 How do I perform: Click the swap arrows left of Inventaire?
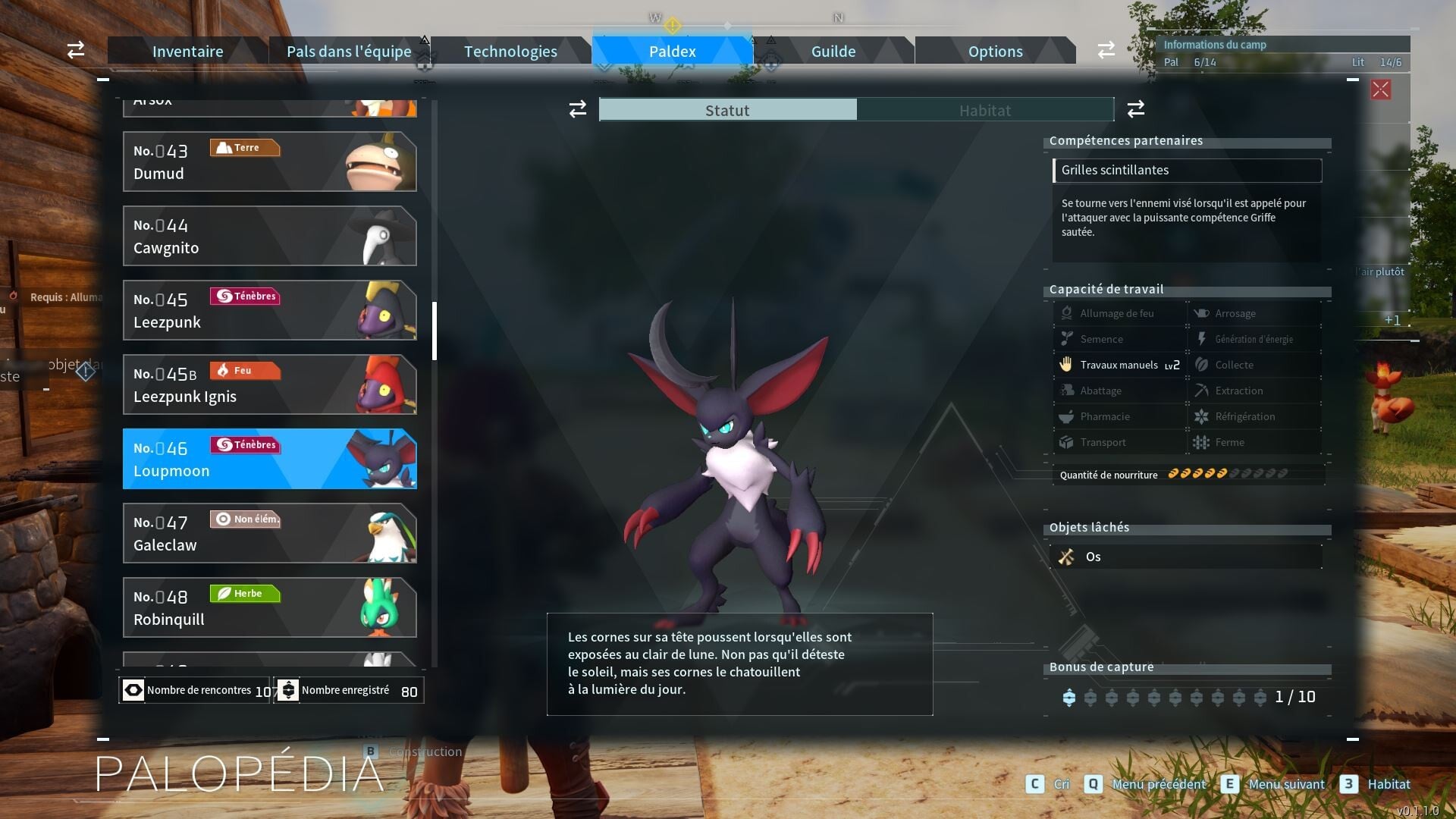pyautogui.click(x=76, y=50)
